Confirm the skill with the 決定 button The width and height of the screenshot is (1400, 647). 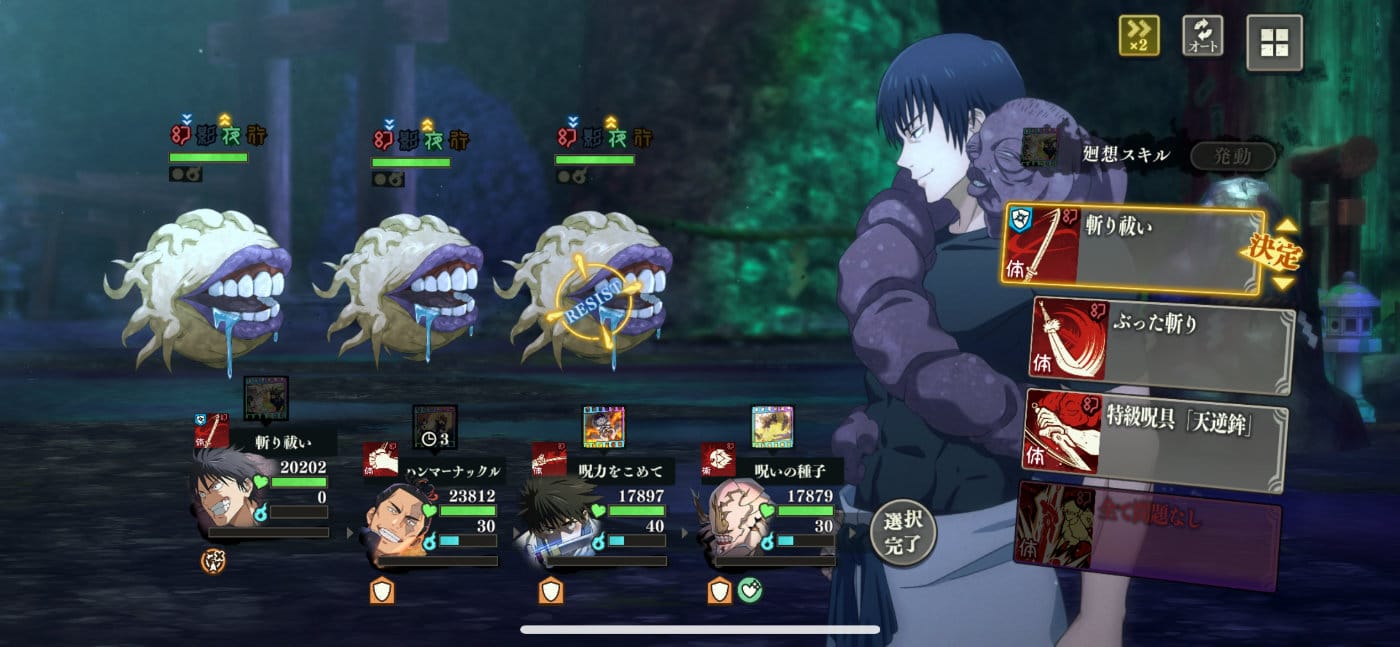(1271, 254)
